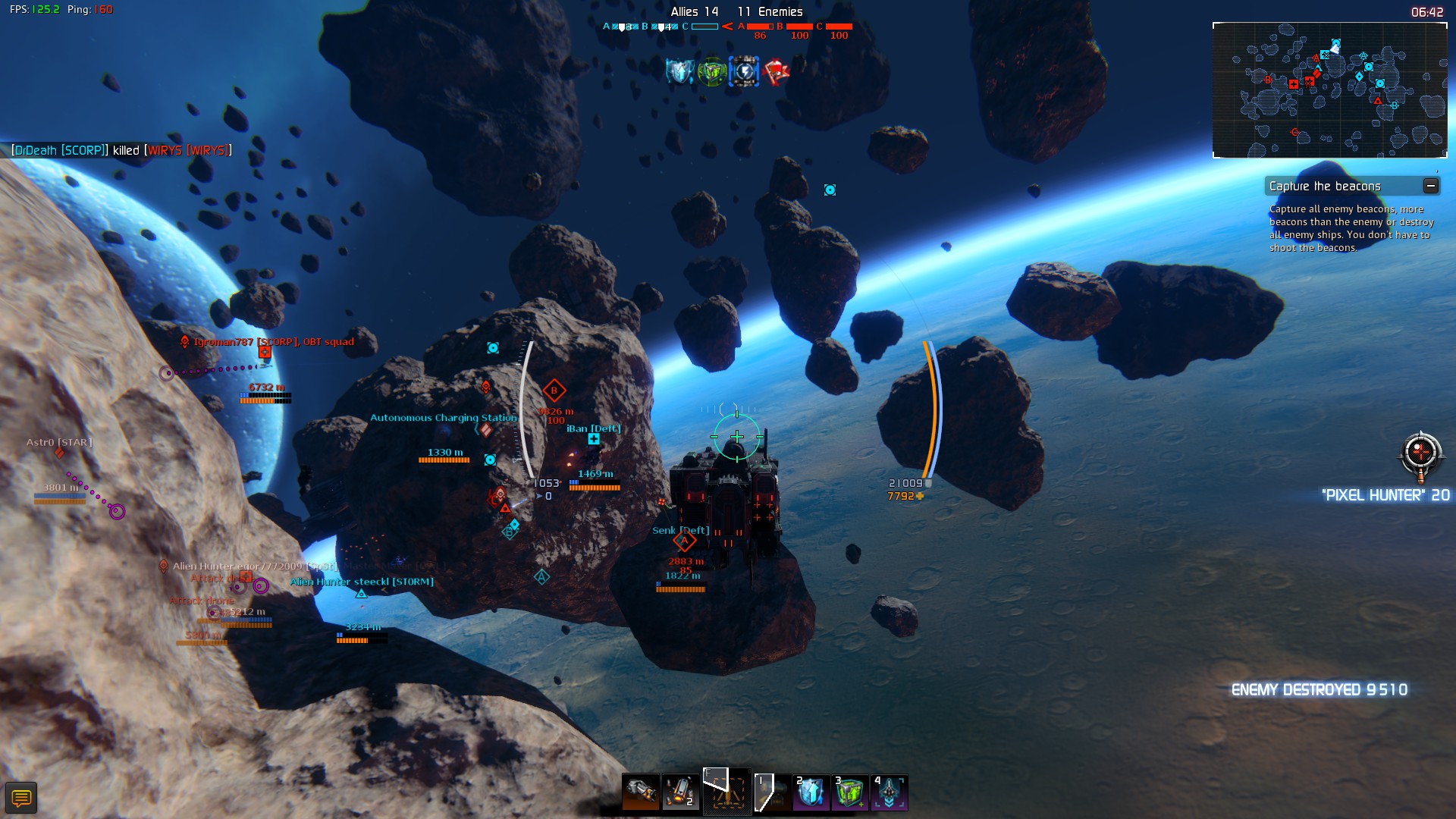This screenshot has width=1456, height=819.
Task: Collapse the Capture the beacons objective panel
Action: [1430, 186]
